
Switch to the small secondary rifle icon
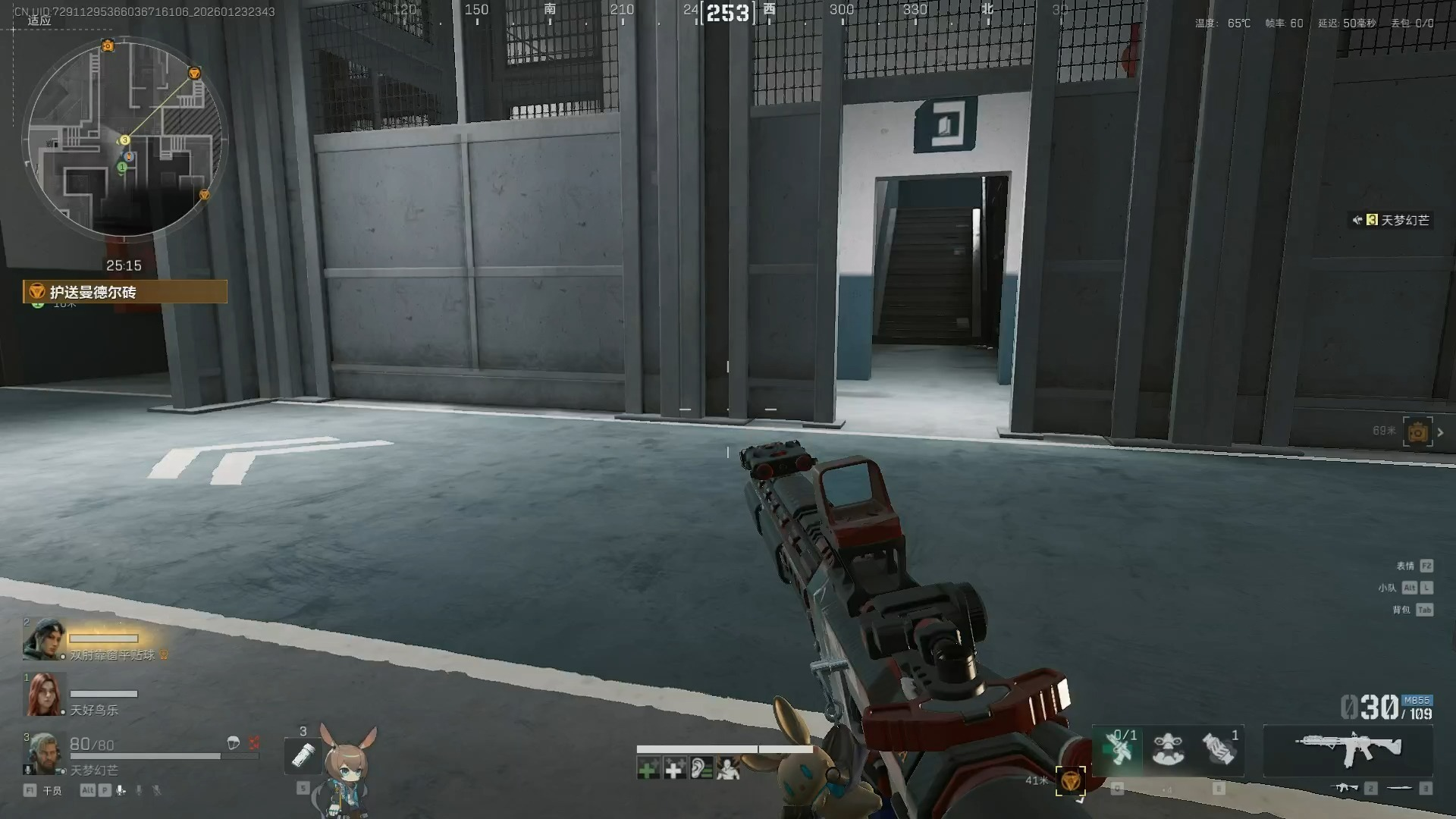click(1347, 789)
